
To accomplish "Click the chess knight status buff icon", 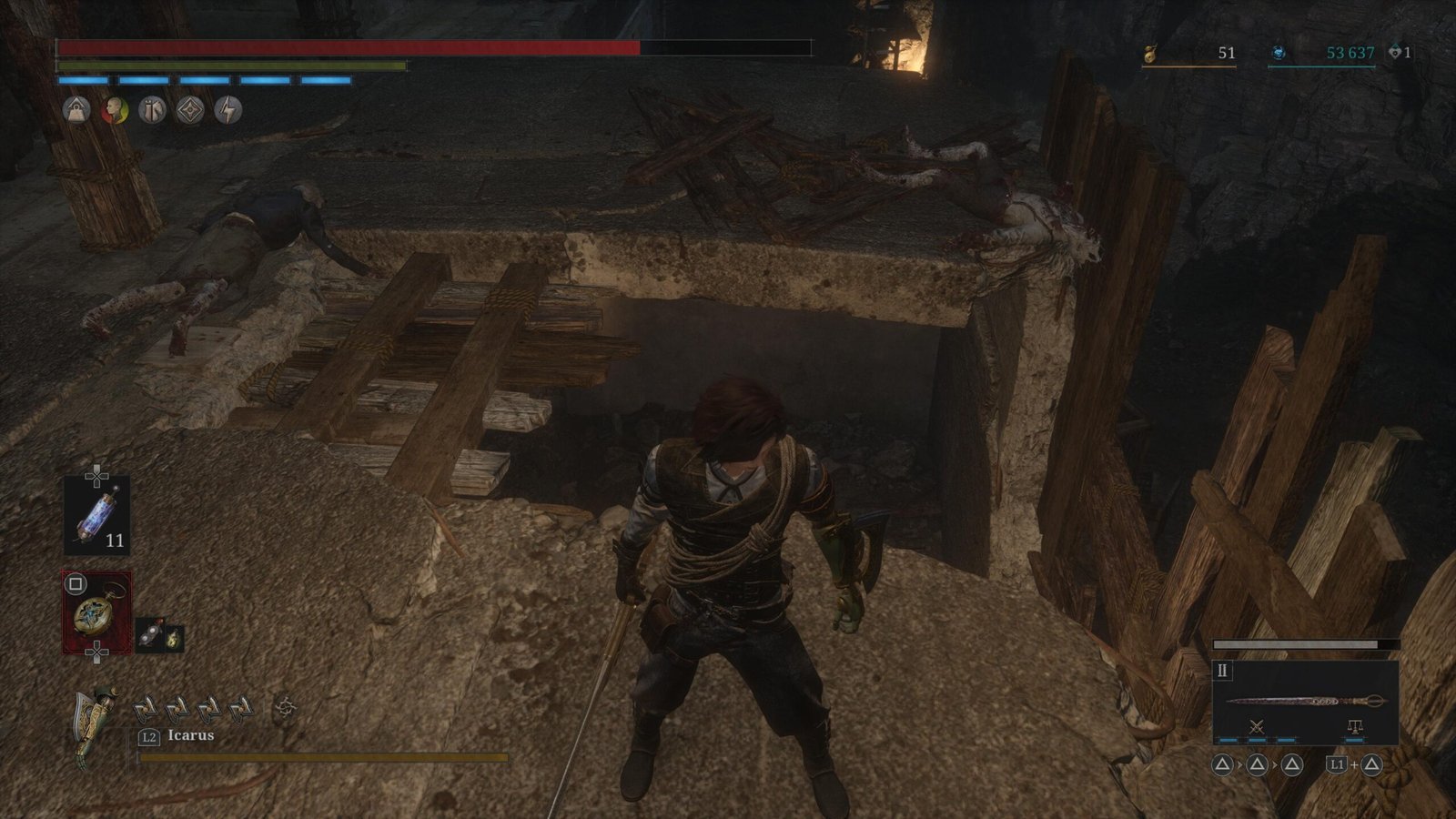I will pos(152,111).
